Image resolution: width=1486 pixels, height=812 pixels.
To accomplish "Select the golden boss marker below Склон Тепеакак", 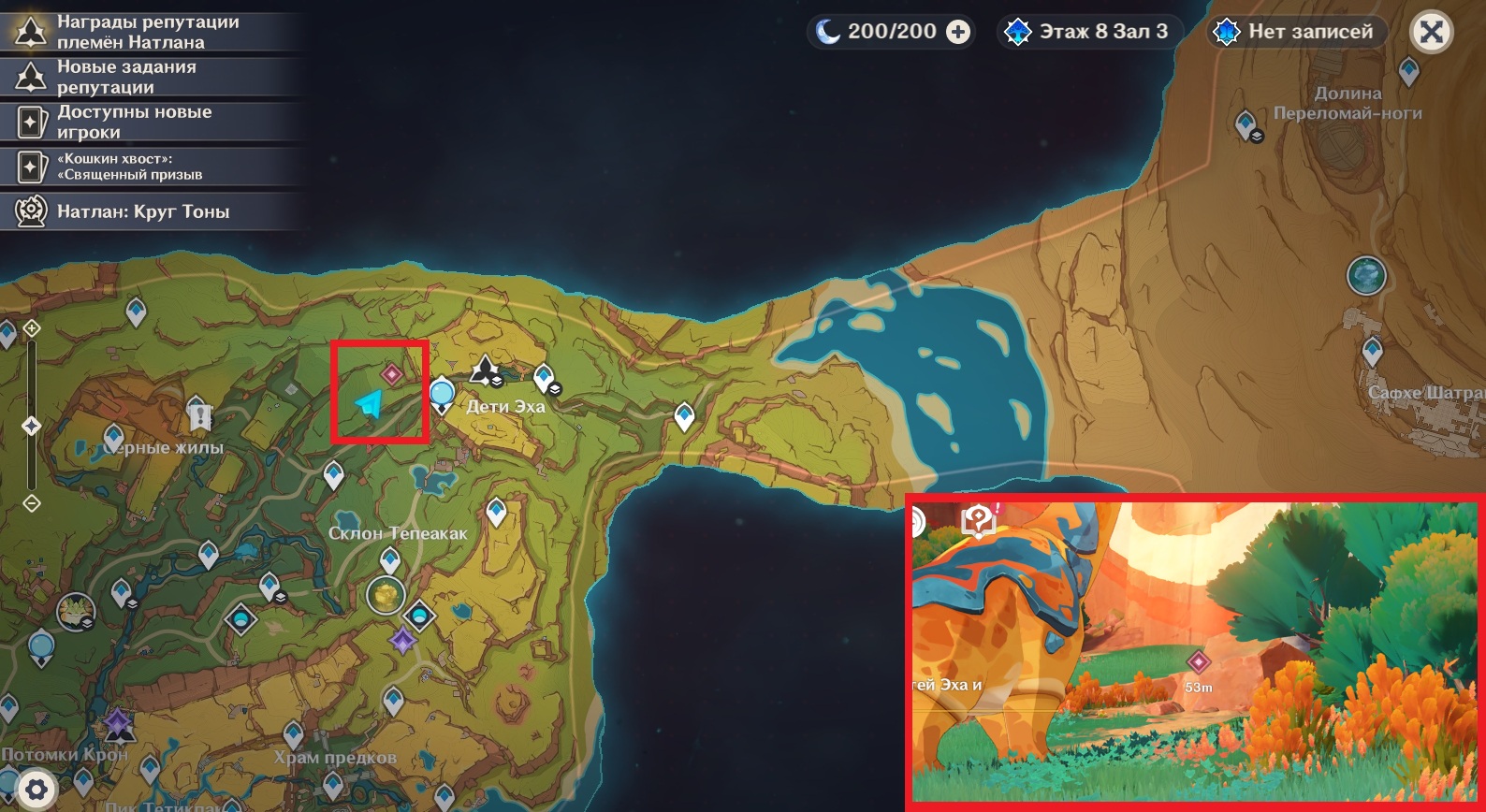I will click(x=386, y=595).
